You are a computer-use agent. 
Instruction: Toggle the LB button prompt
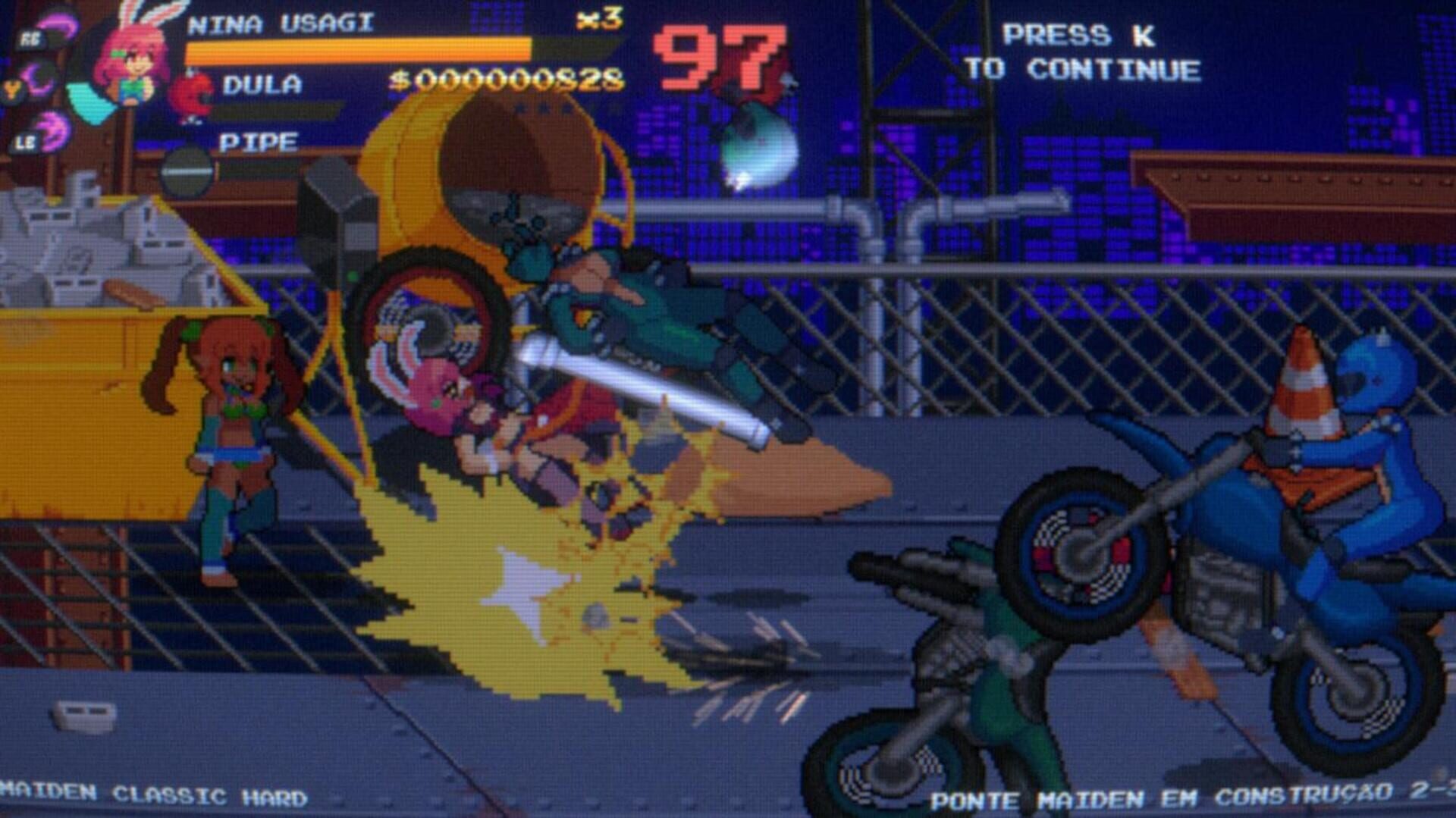pyautogui.click(x=24, y=144)
